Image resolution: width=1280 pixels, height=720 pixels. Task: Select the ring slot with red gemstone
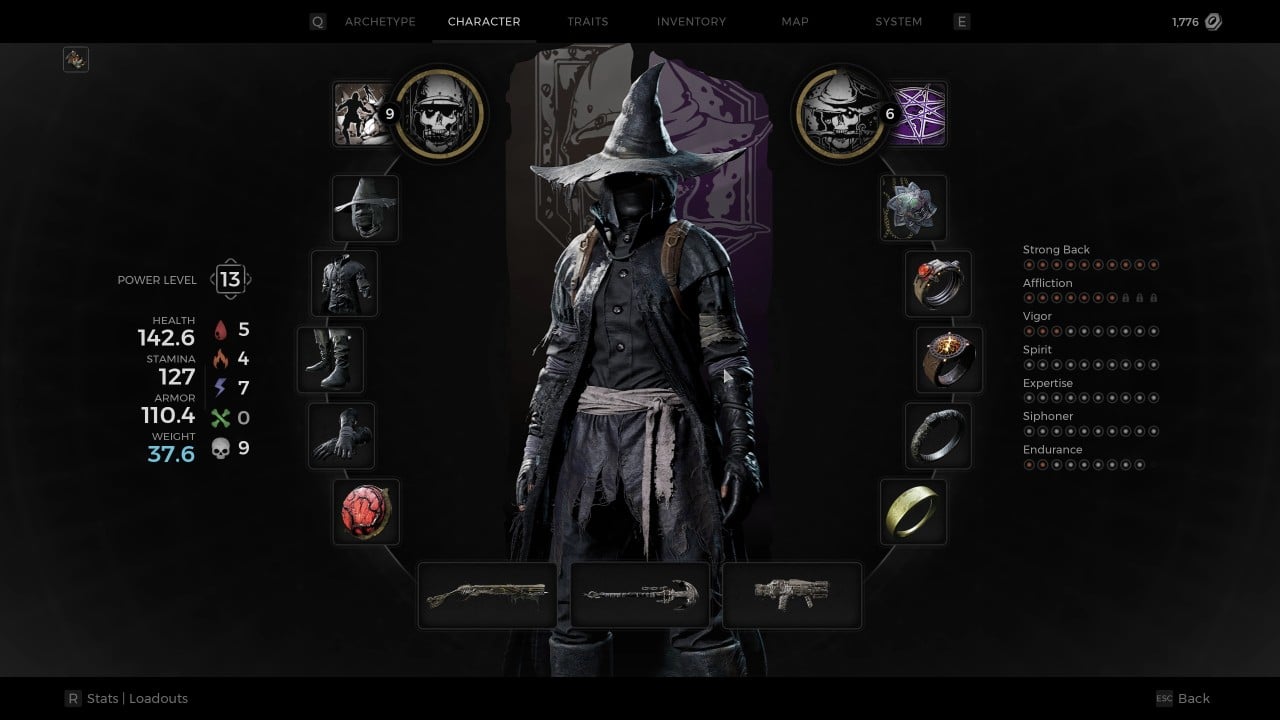938,284
